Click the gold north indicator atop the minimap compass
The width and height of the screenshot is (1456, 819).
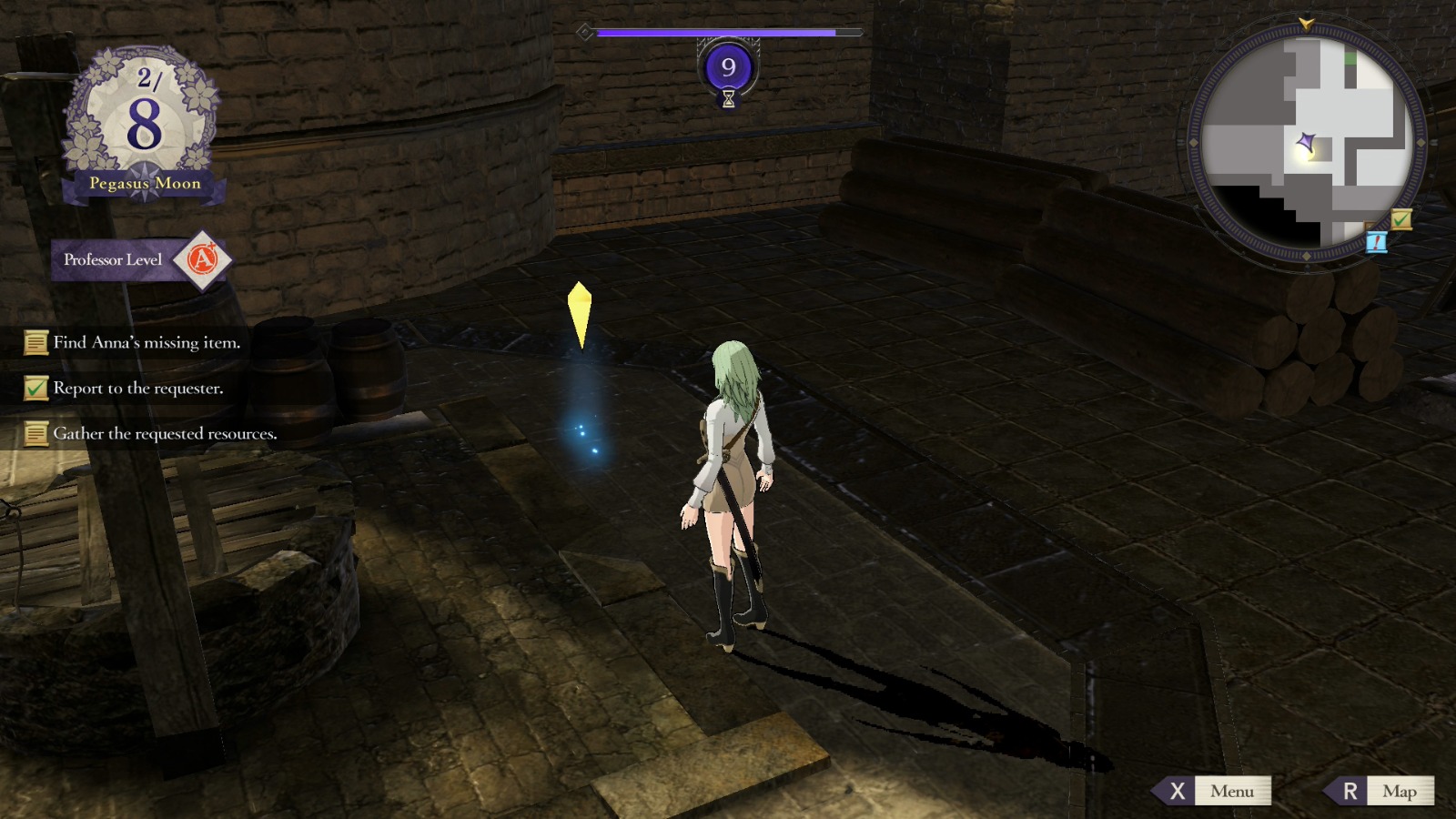(1306, 23)
